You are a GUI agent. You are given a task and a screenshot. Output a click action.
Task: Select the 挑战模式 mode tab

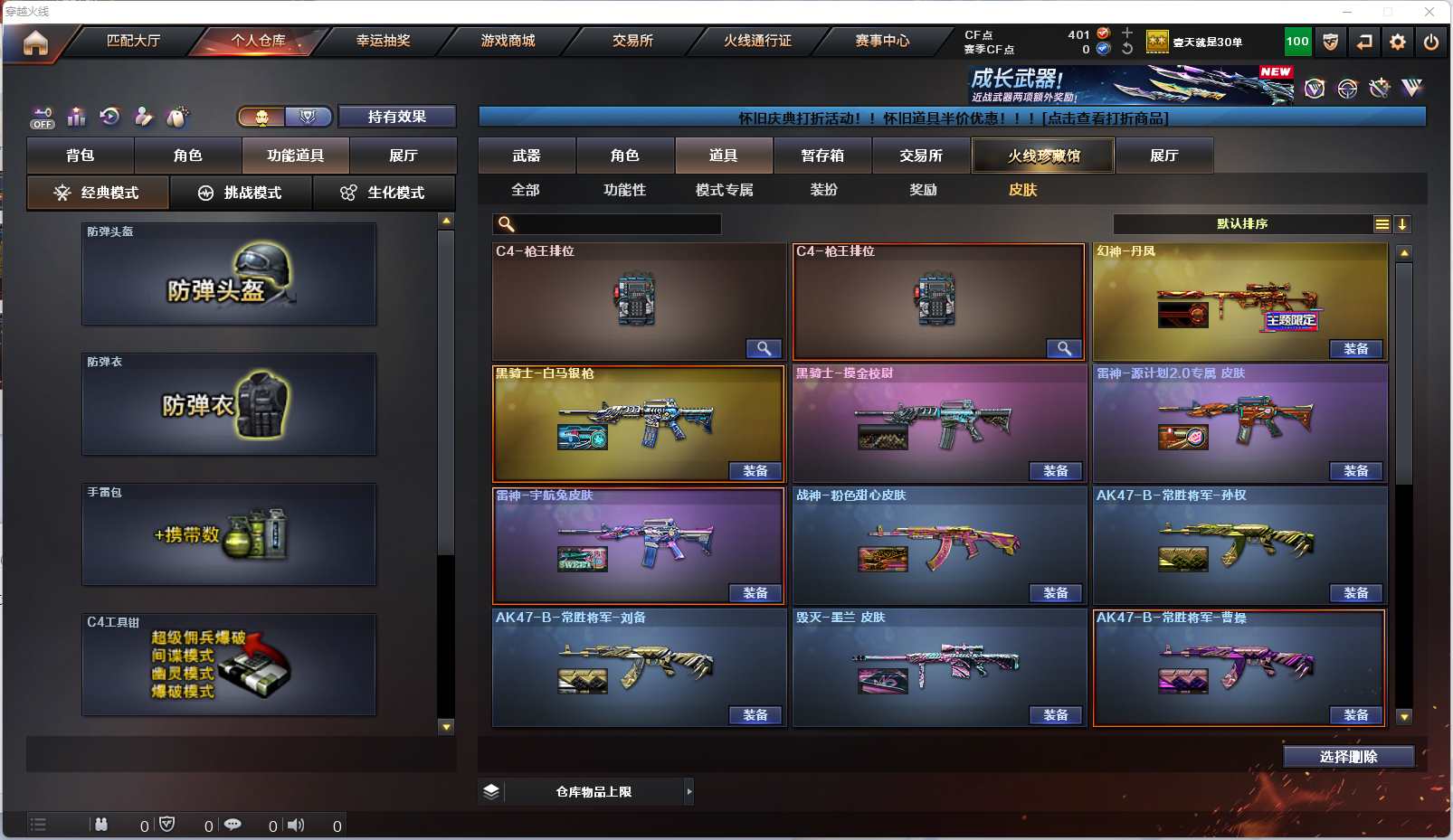tap(241, 193)
